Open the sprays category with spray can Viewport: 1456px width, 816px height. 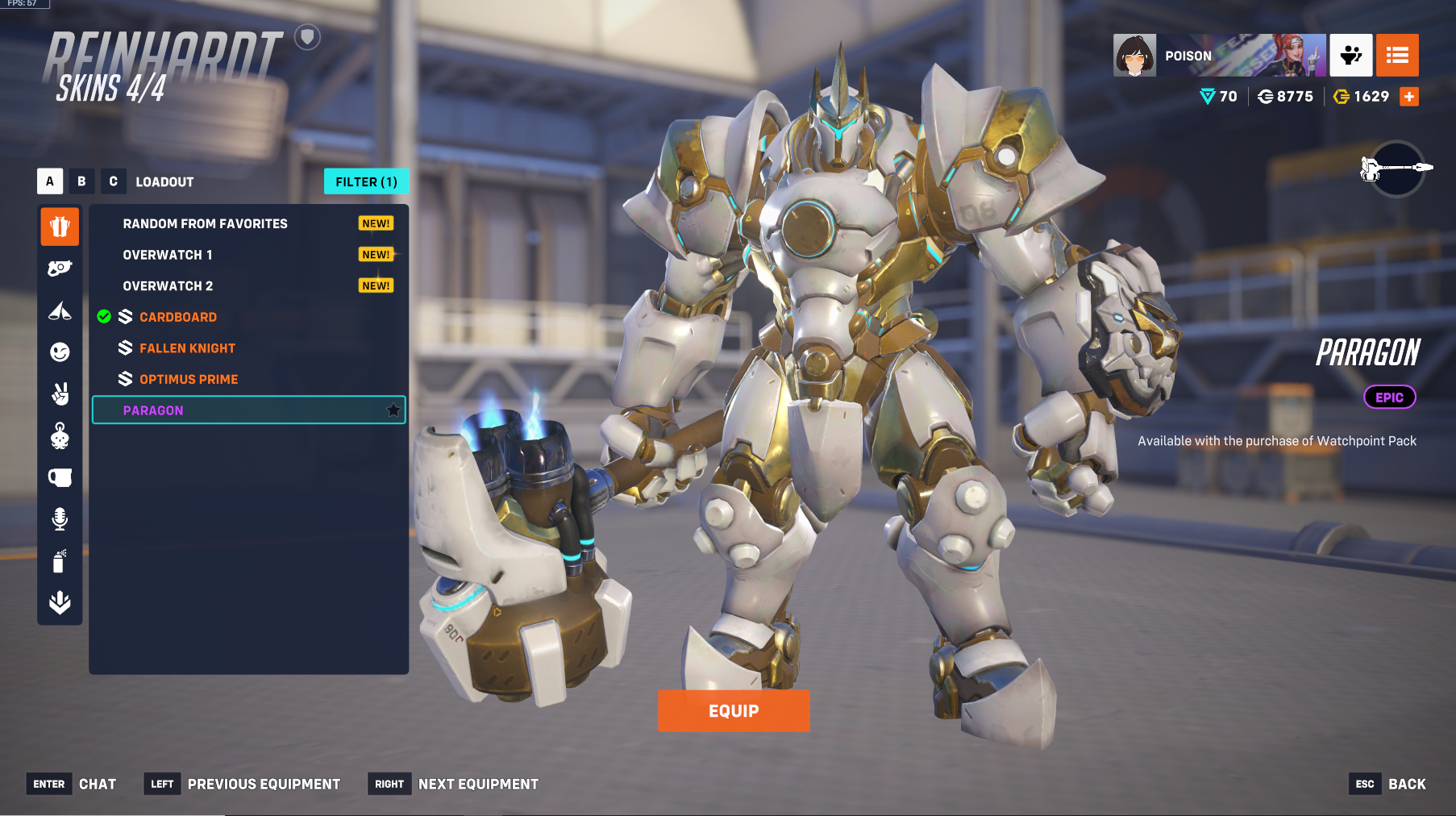[x=60, y=560]
